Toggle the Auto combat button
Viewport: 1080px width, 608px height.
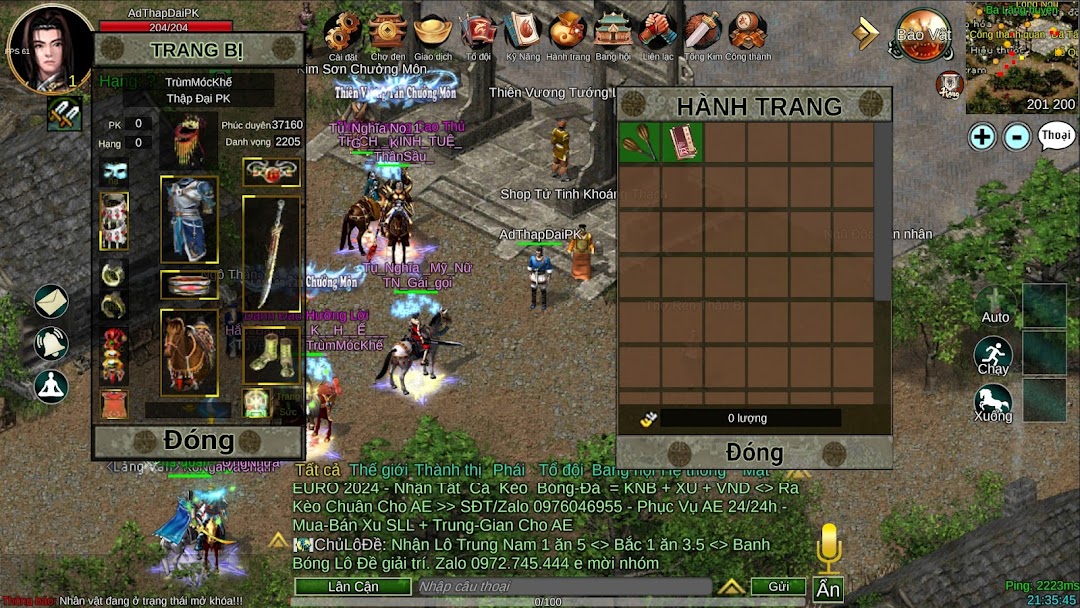pos(994,306)
